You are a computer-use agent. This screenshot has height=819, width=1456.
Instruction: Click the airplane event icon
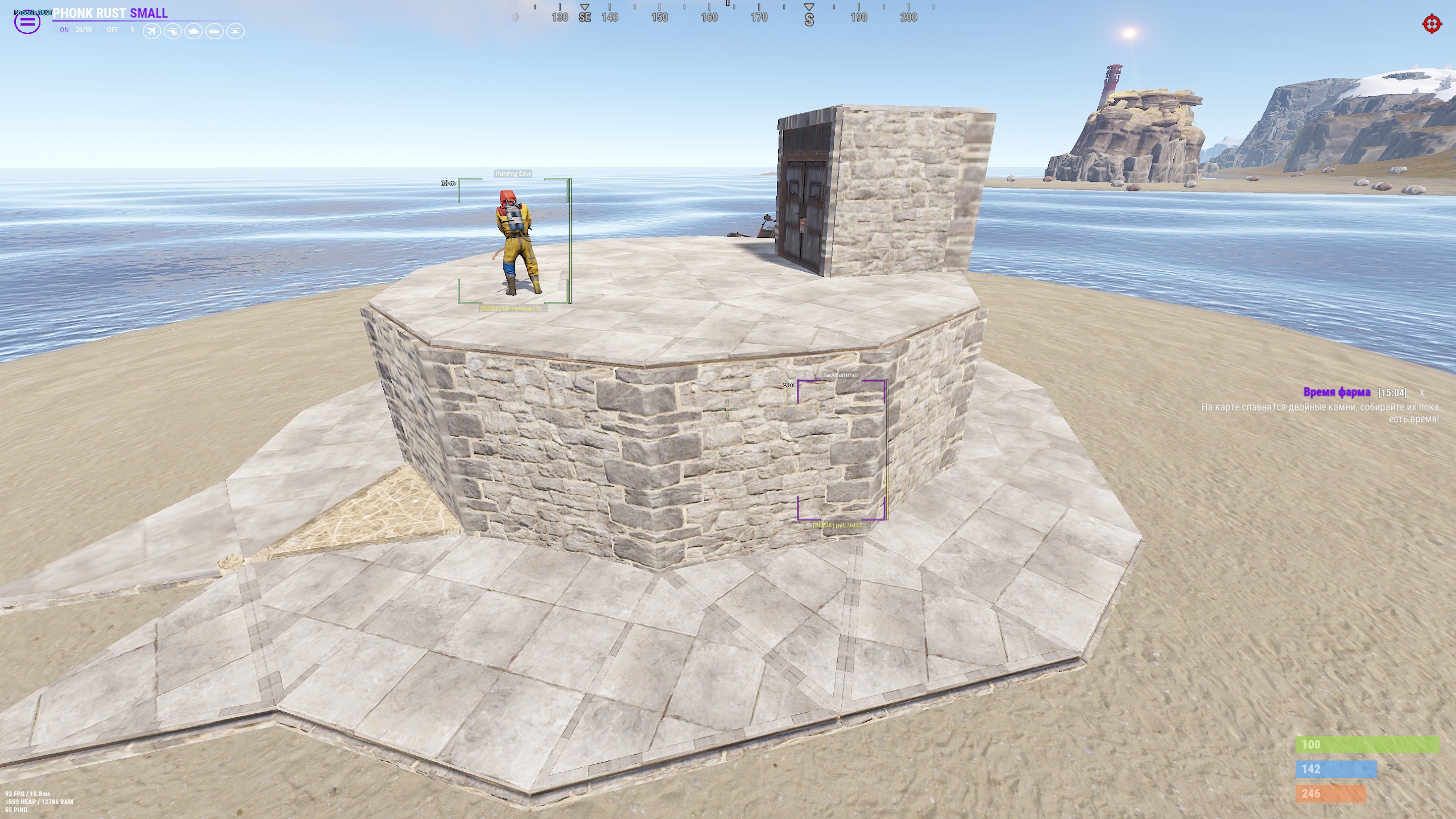tap(152, 31)
